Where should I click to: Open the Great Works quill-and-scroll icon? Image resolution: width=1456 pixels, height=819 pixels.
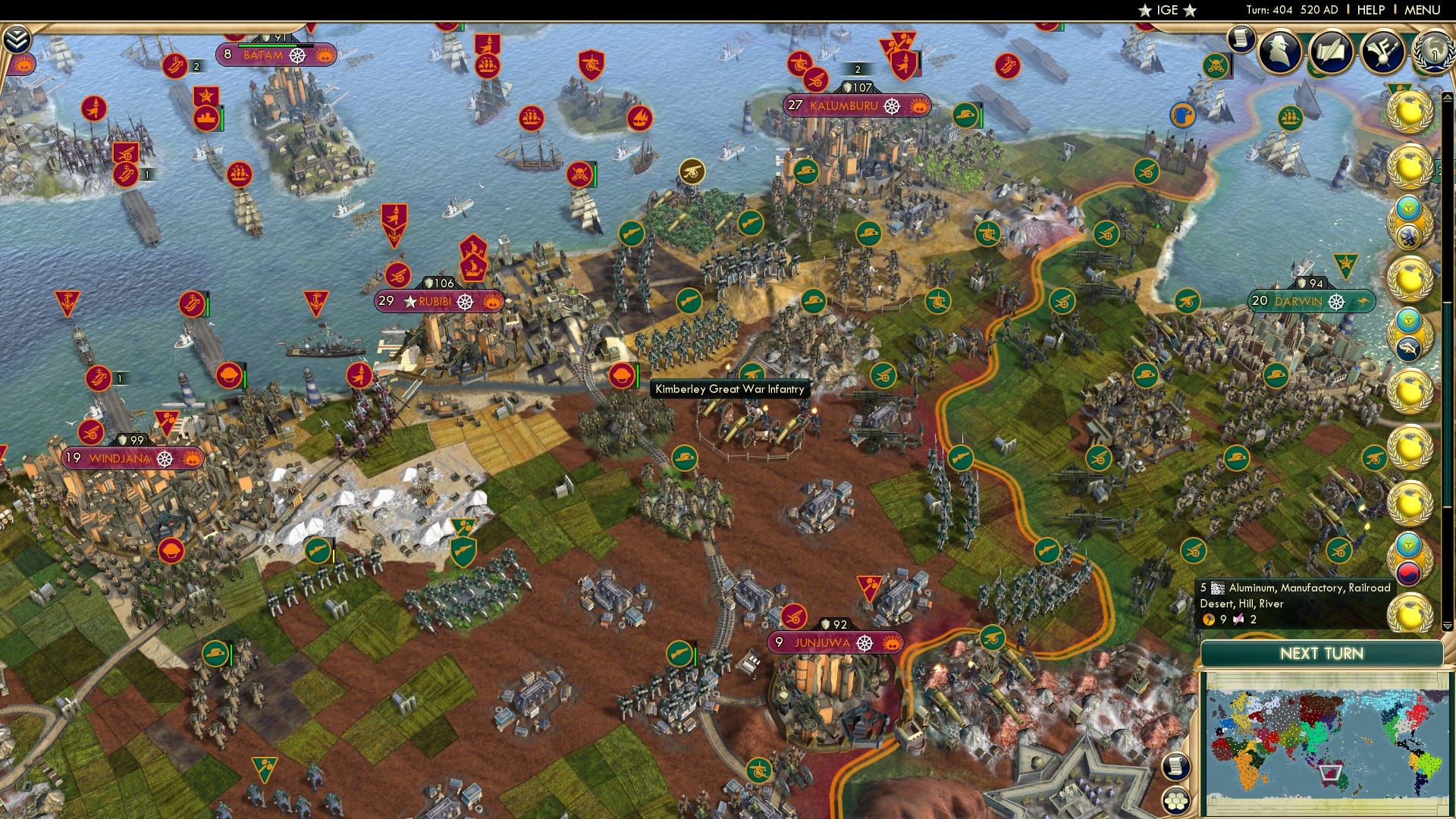pos(1332,52)
